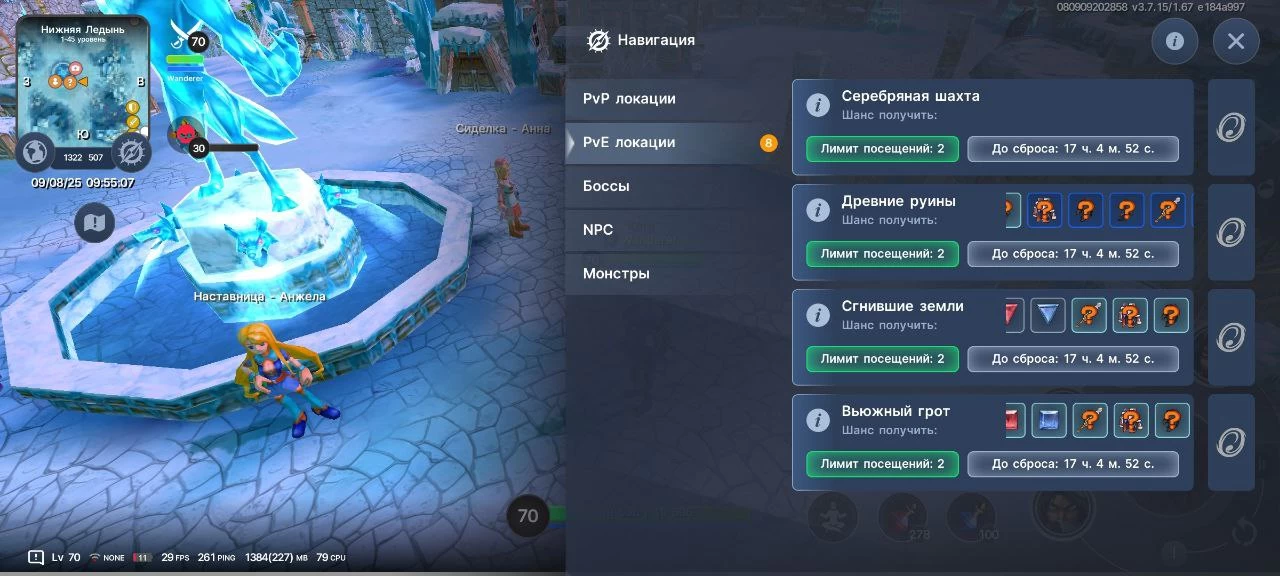Open the feedback exclamation icon
The height and width of the screenshot is (576, 1280).
click(x=36, y=557)
